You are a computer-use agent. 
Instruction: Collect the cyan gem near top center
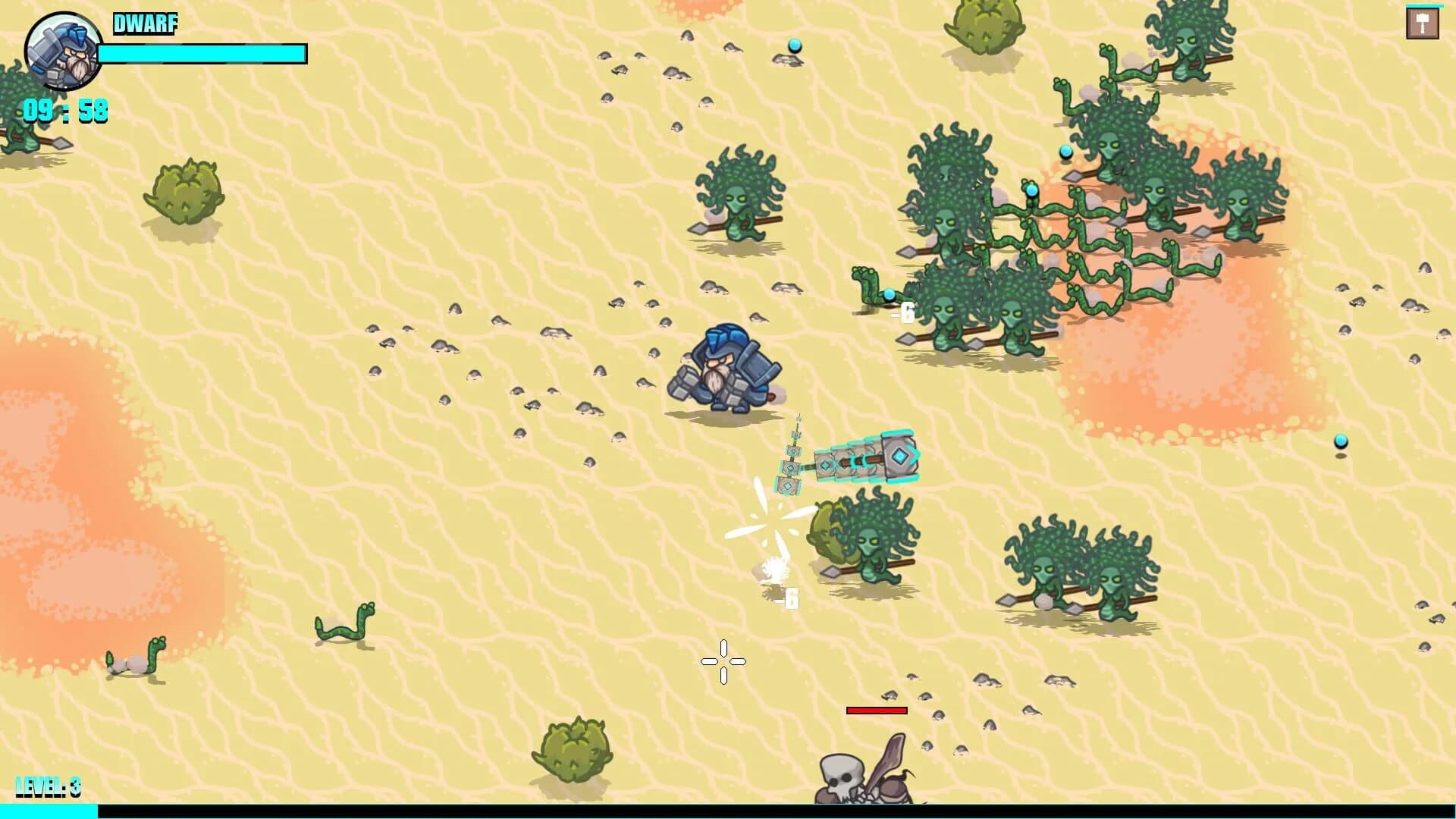coord(795,45)
